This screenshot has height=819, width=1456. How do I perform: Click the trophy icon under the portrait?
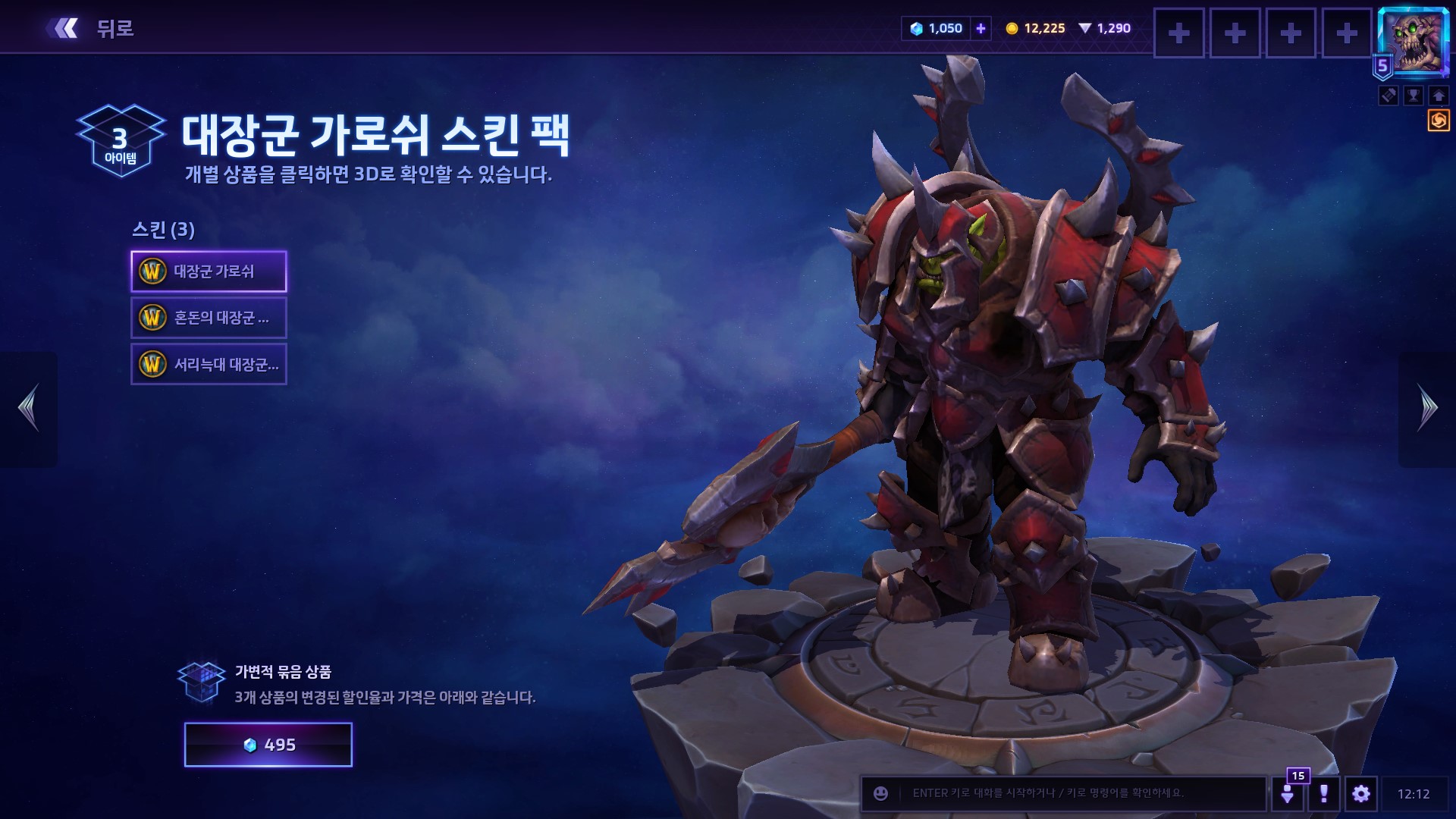1414,96
